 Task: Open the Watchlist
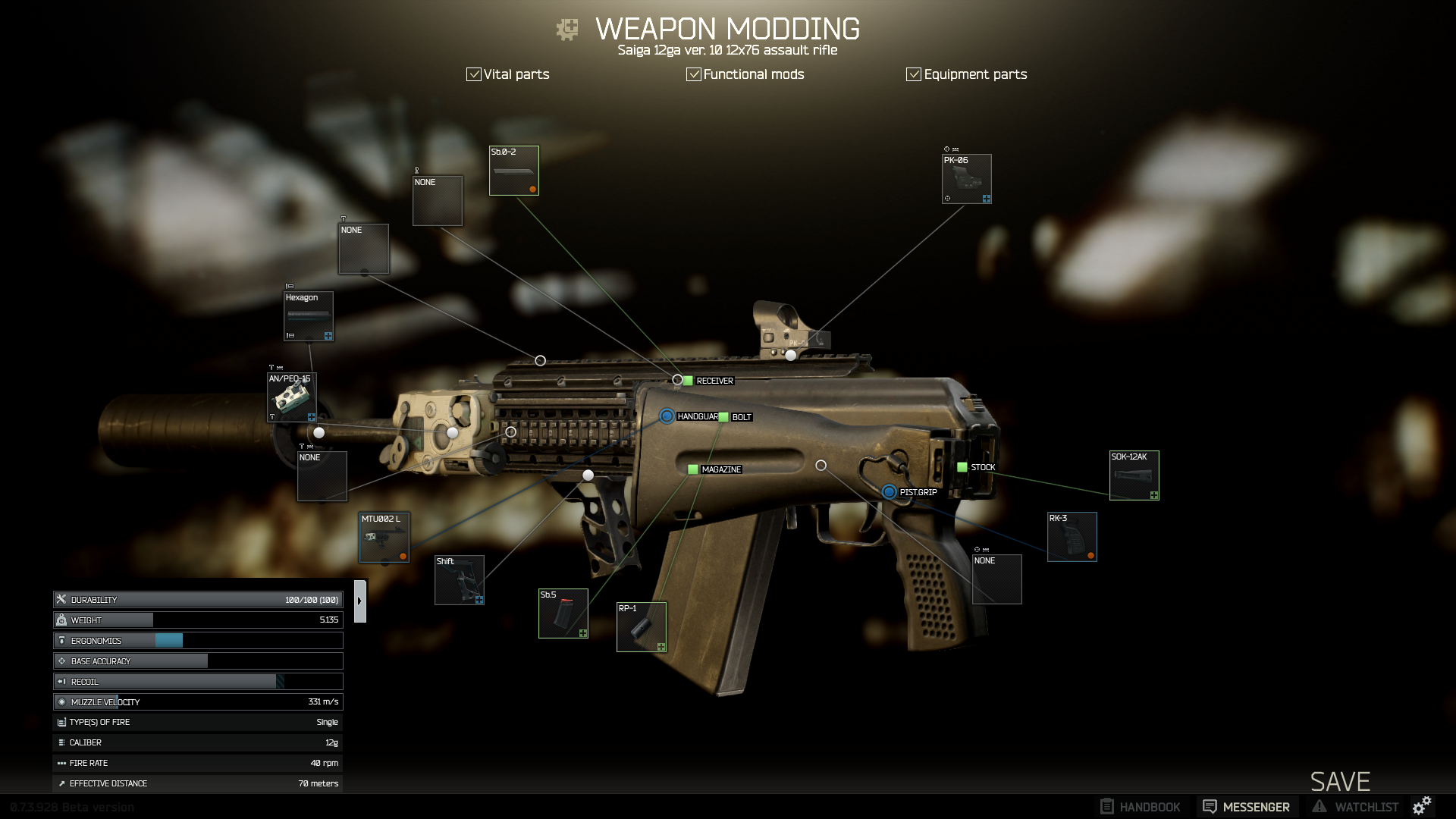click(x=1357, y=807)
